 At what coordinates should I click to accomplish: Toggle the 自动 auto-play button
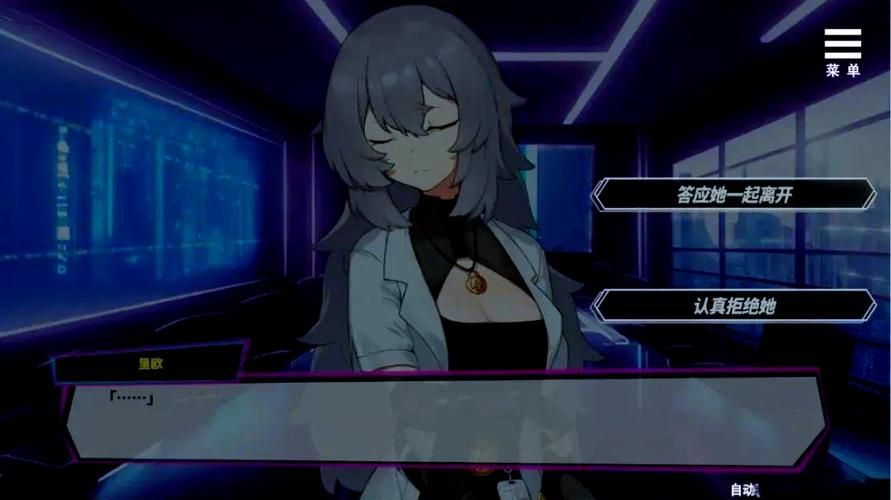point(745,489)
